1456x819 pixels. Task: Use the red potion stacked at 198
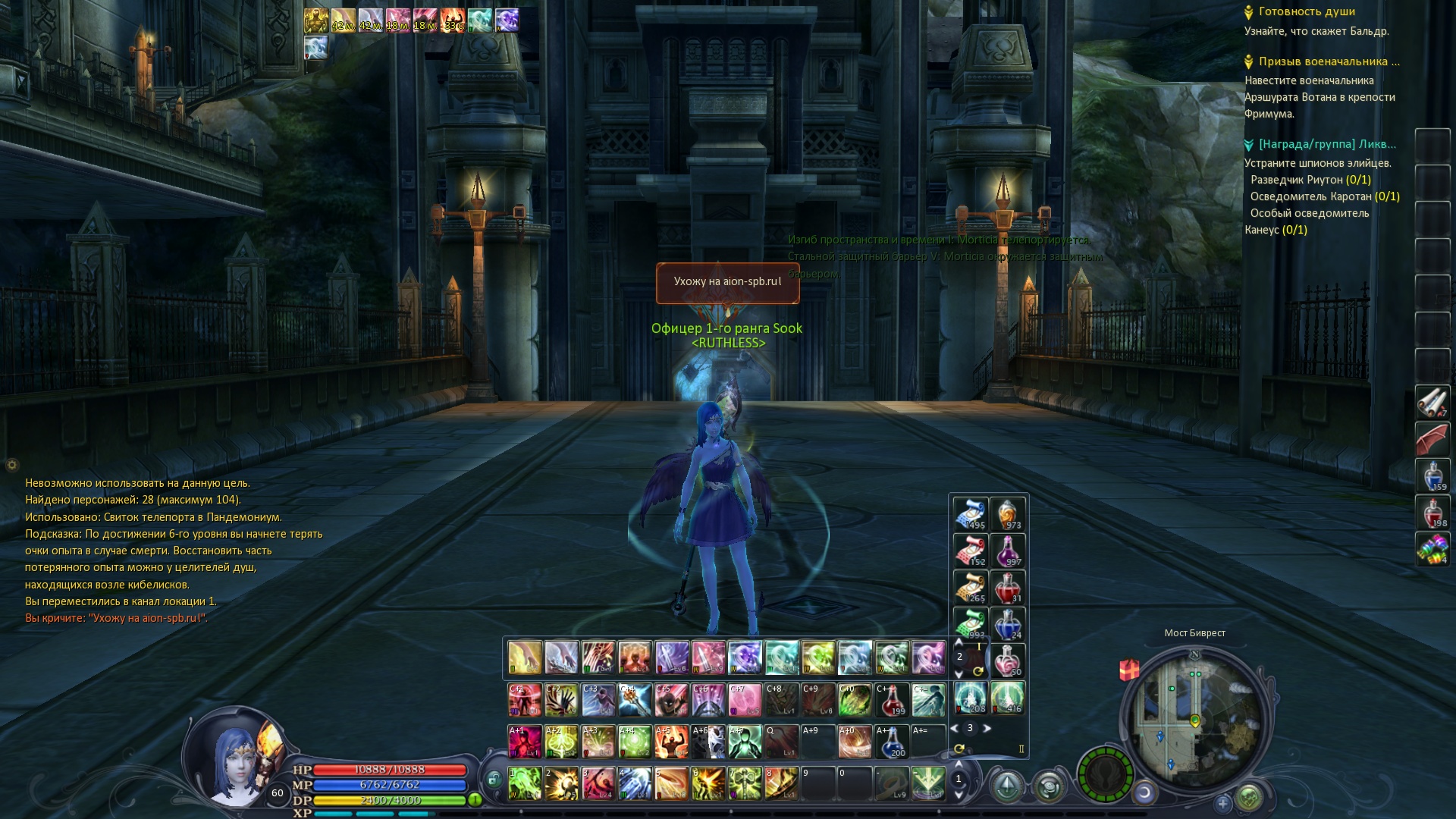coord(1432,513)
